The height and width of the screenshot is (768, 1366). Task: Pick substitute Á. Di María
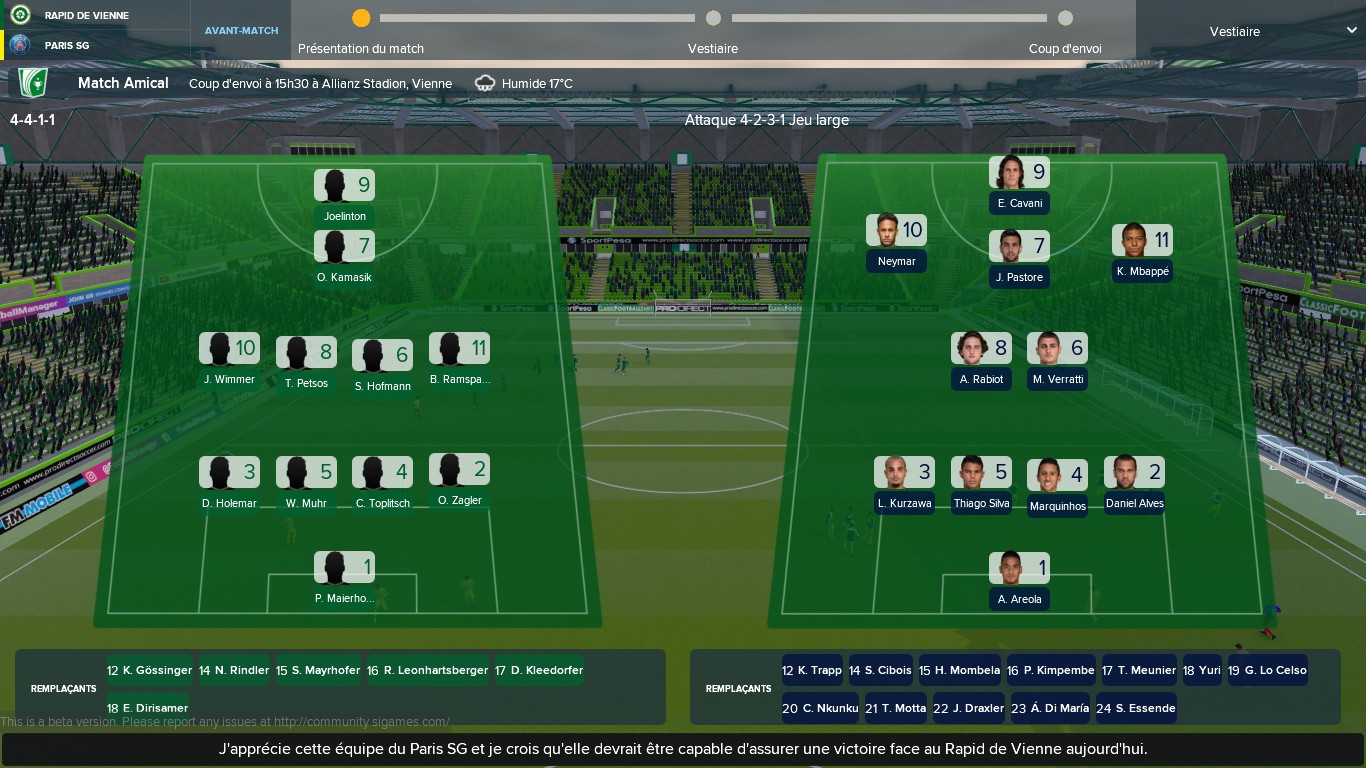[1050, 708]
